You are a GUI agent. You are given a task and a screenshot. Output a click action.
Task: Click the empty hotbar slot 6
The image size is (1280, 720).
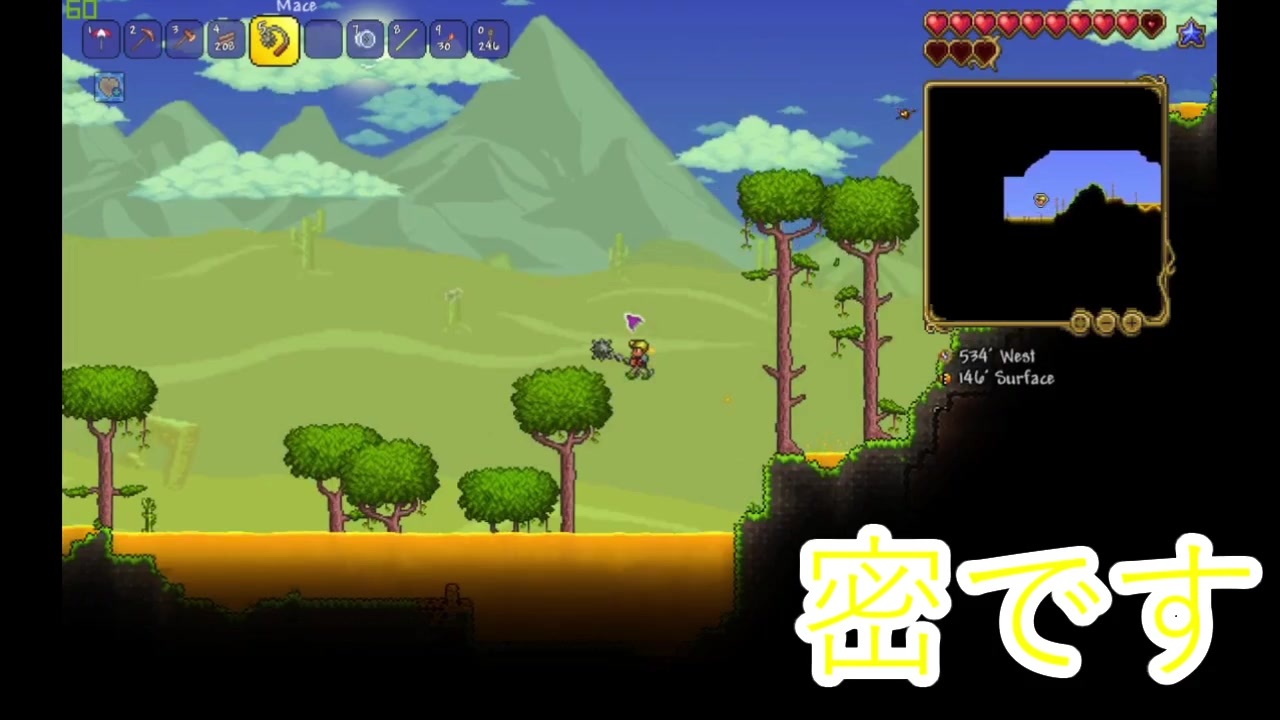coord(324,38)
